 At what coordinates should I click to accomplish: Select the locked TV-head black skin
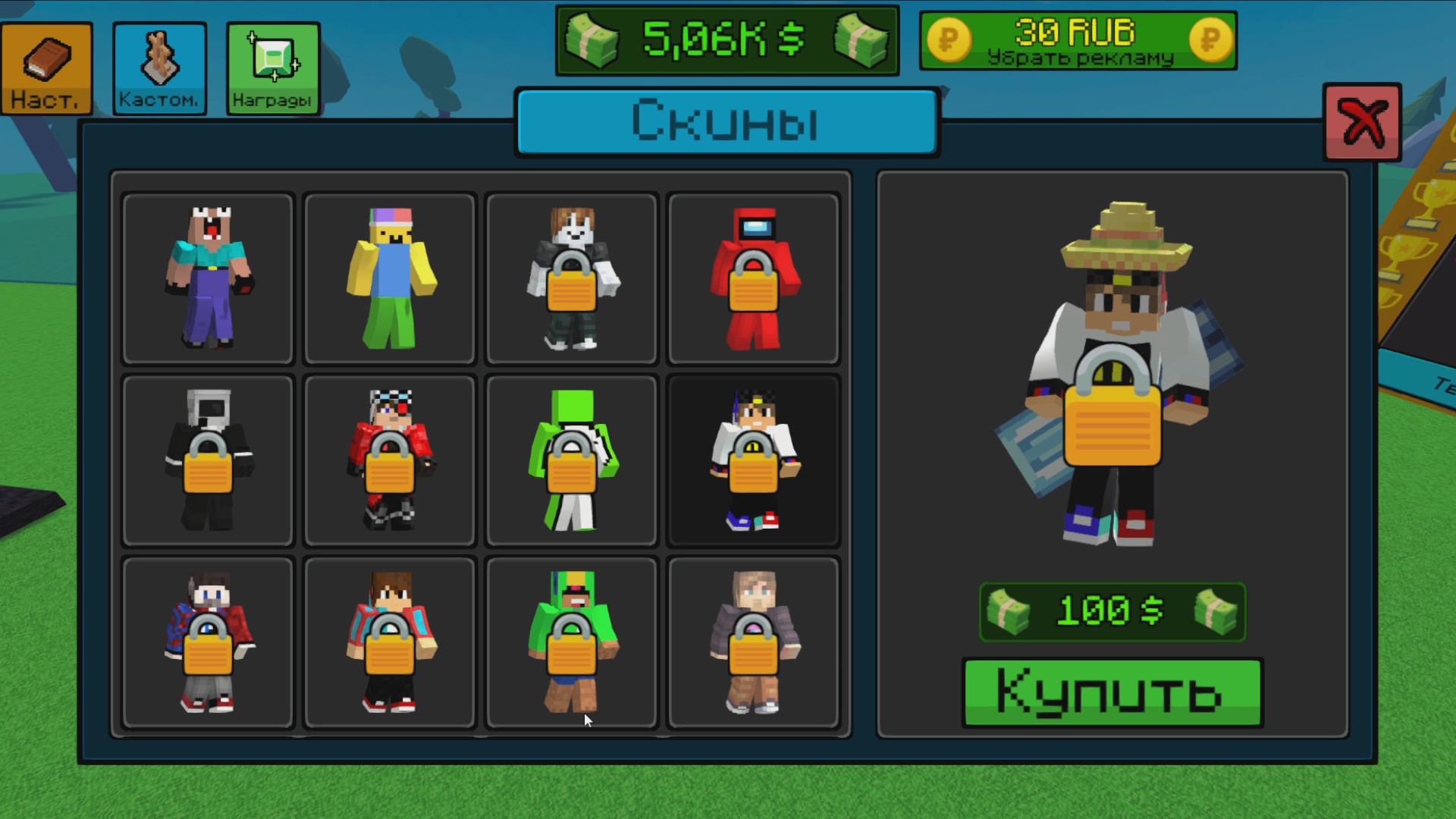click(x=207, y=461)
